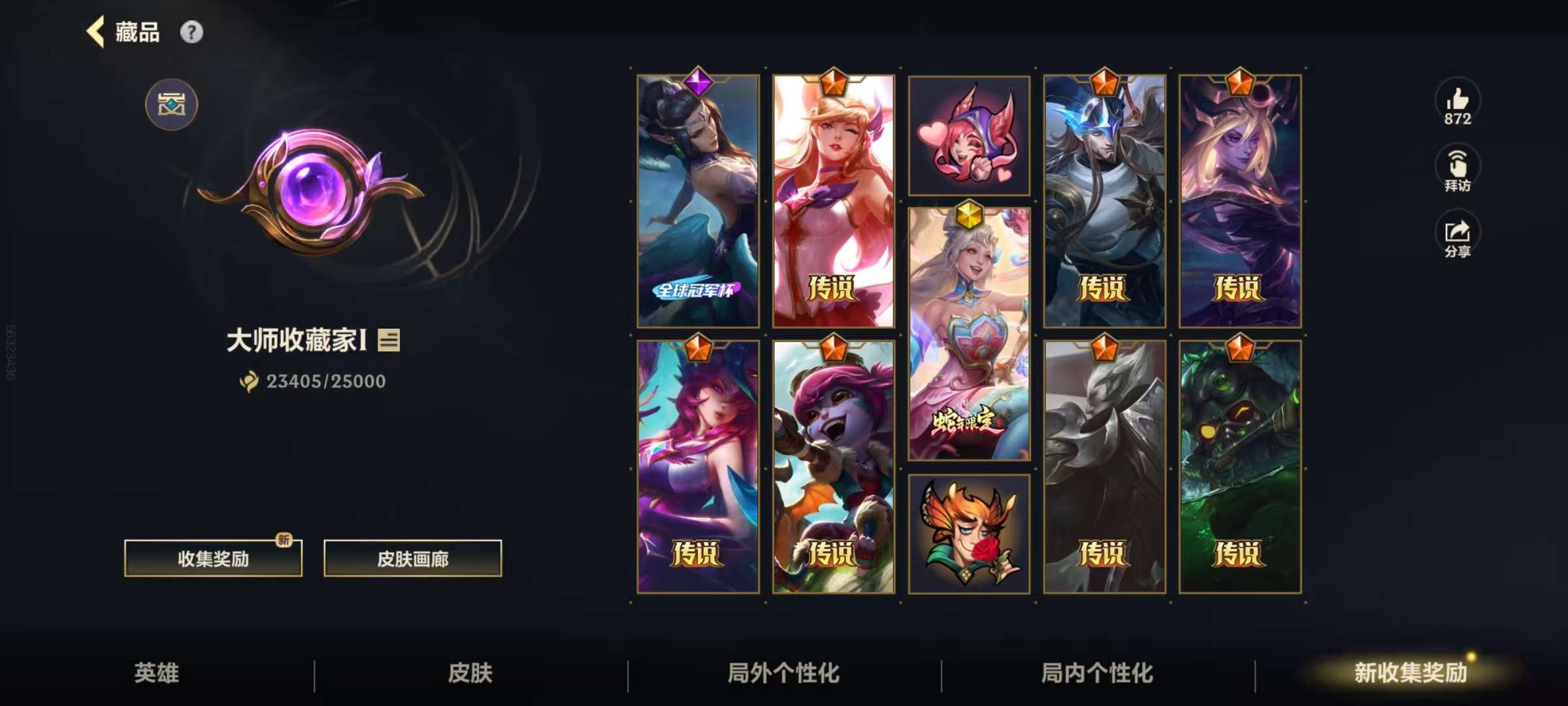
Task: Switch to the 英雄 tab
Action: pyautogui.click(x=157, y=673)
